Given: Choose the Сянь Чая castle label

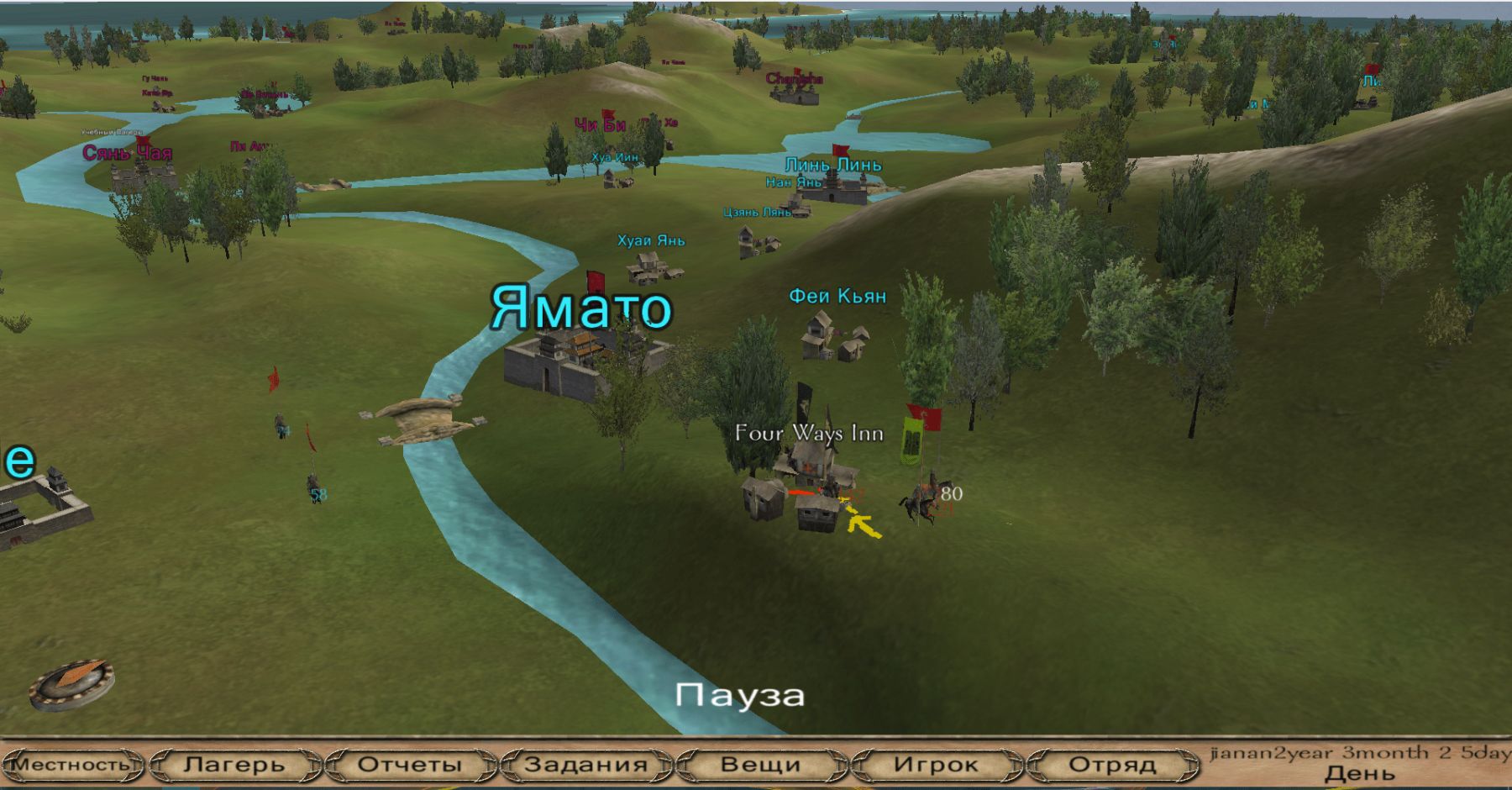Looking at the screenshot, I should pos(128,153).
